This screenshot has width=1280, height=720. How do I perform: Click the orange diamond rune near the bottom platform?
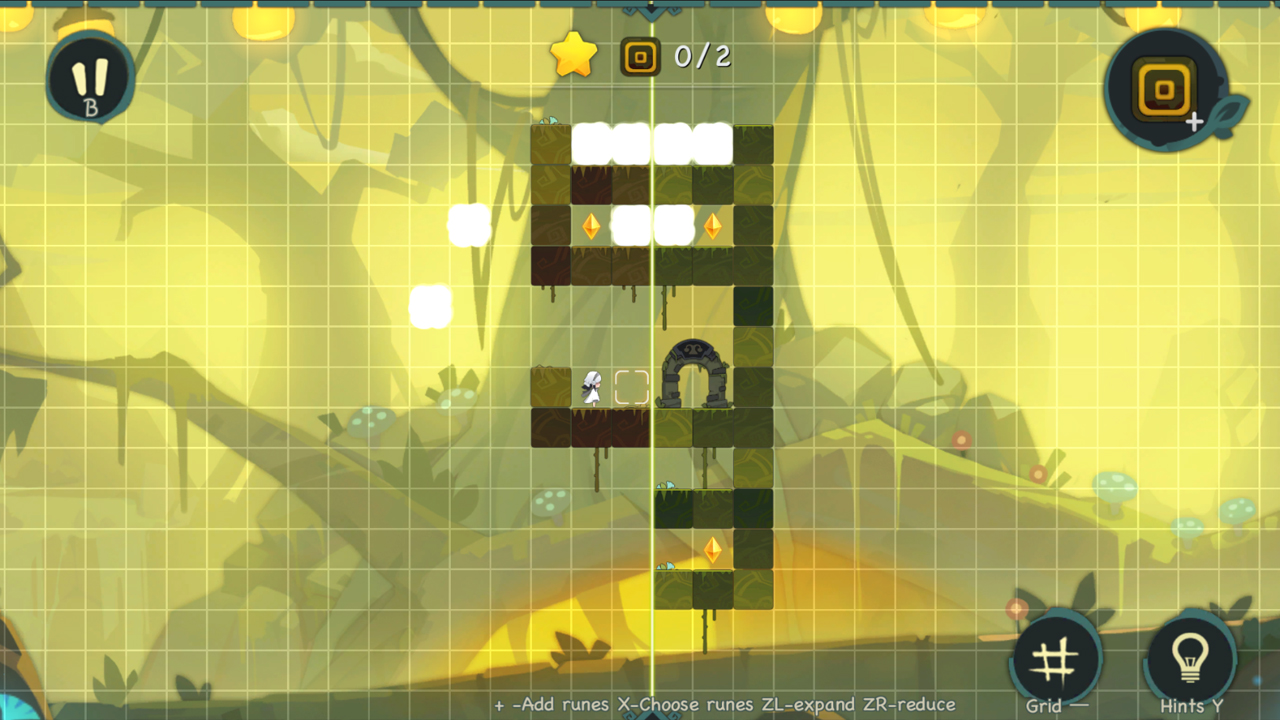(714, 550)
